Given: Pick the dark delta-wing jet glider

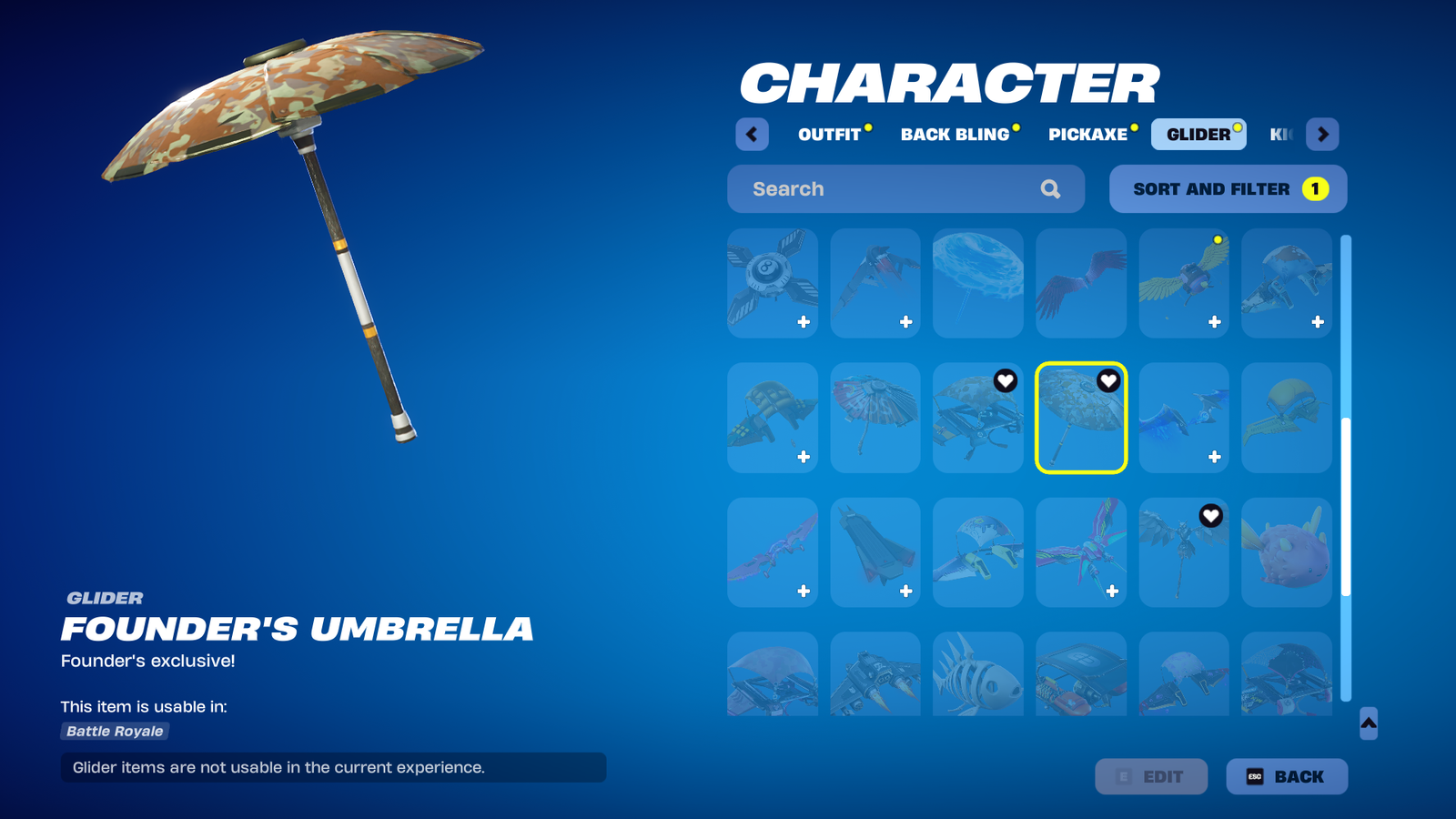Looking at the screenshot, I should pyautogui.click(x=875, y=552).
